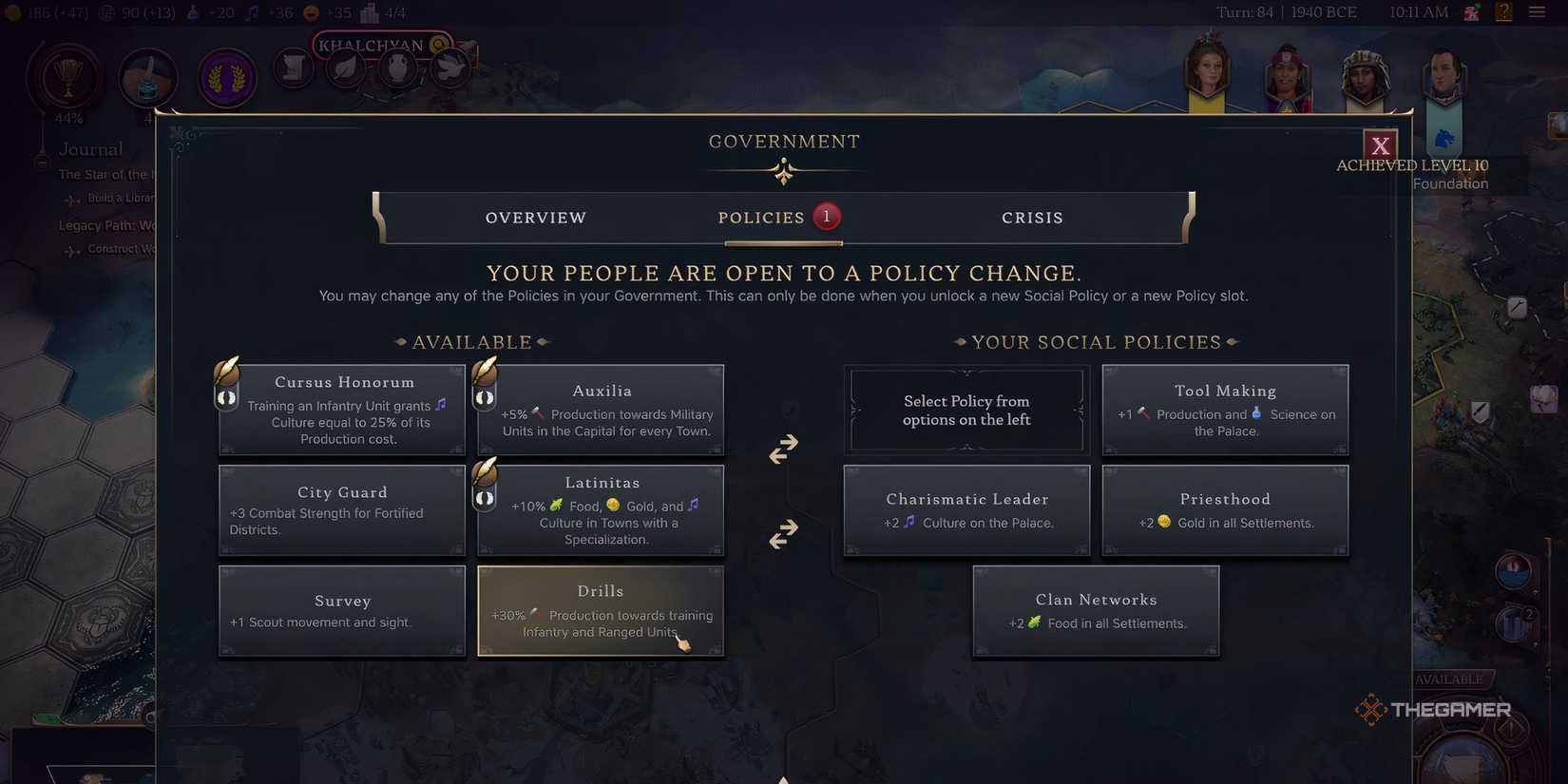
Task: Toggle the upper swap arrows beside Auxilia
Action: (782, 449)
